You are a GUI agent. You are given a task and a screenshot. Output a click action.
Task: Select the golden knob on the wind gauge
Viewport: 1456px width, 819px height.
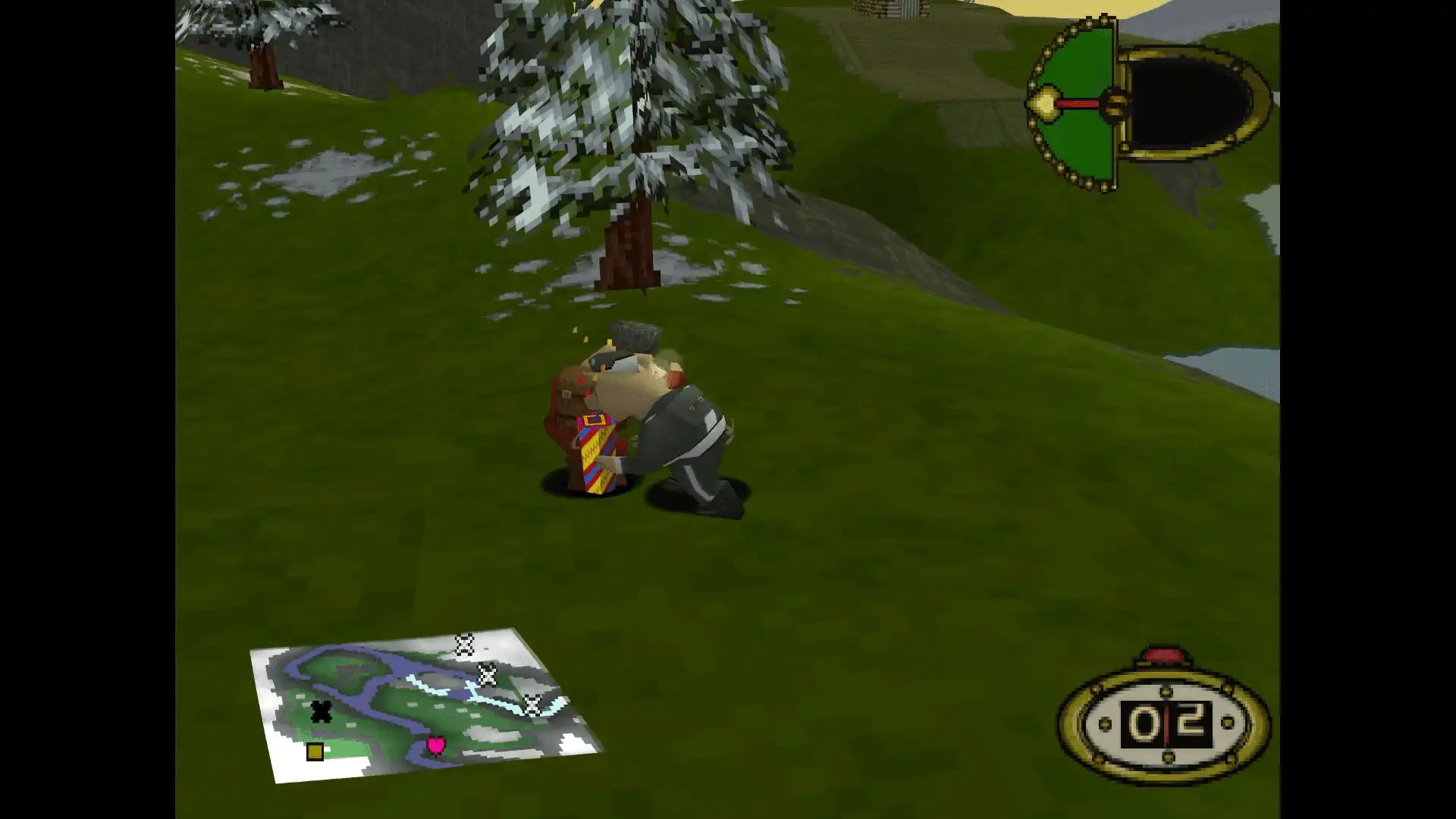[1045, 102]
